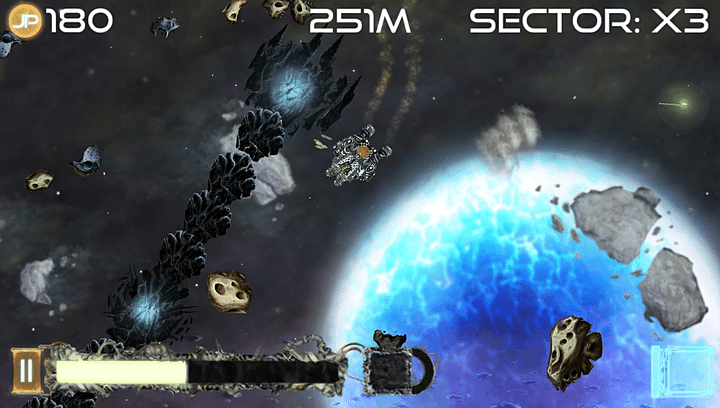Pause the game with the pause button
This screenshot has height=408, width=720.
(26, 371)
